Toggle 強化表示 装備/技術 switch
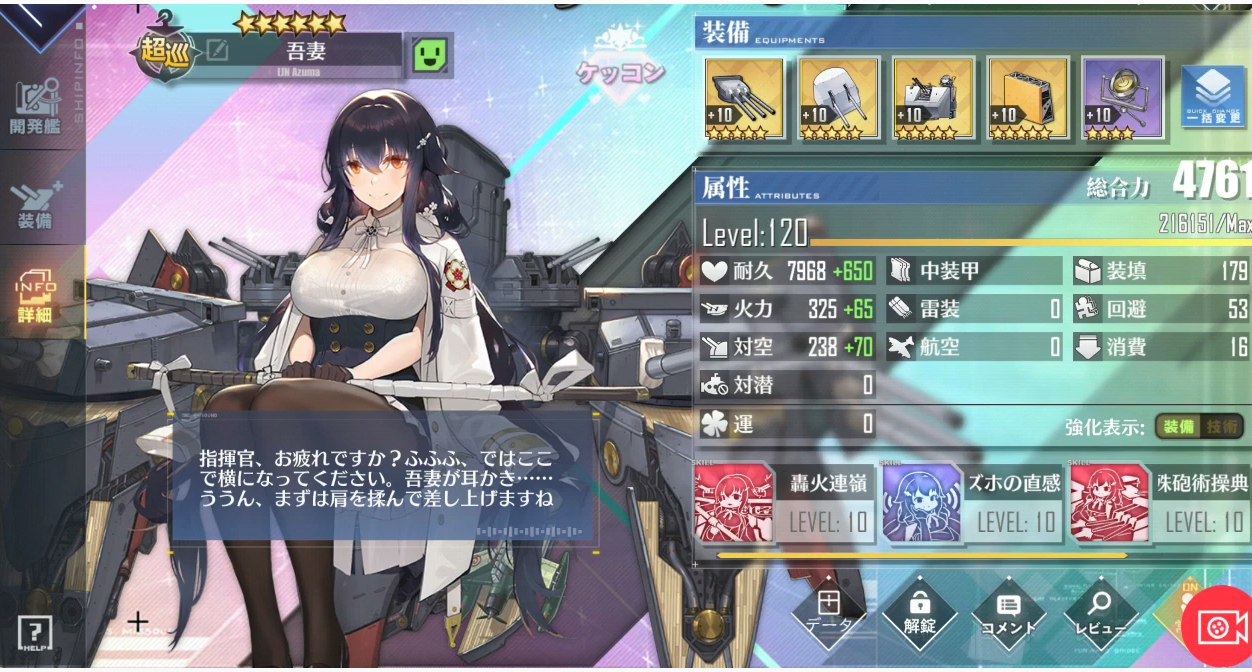Viewport: 1252px width, 672px height. coord(1200,427)
